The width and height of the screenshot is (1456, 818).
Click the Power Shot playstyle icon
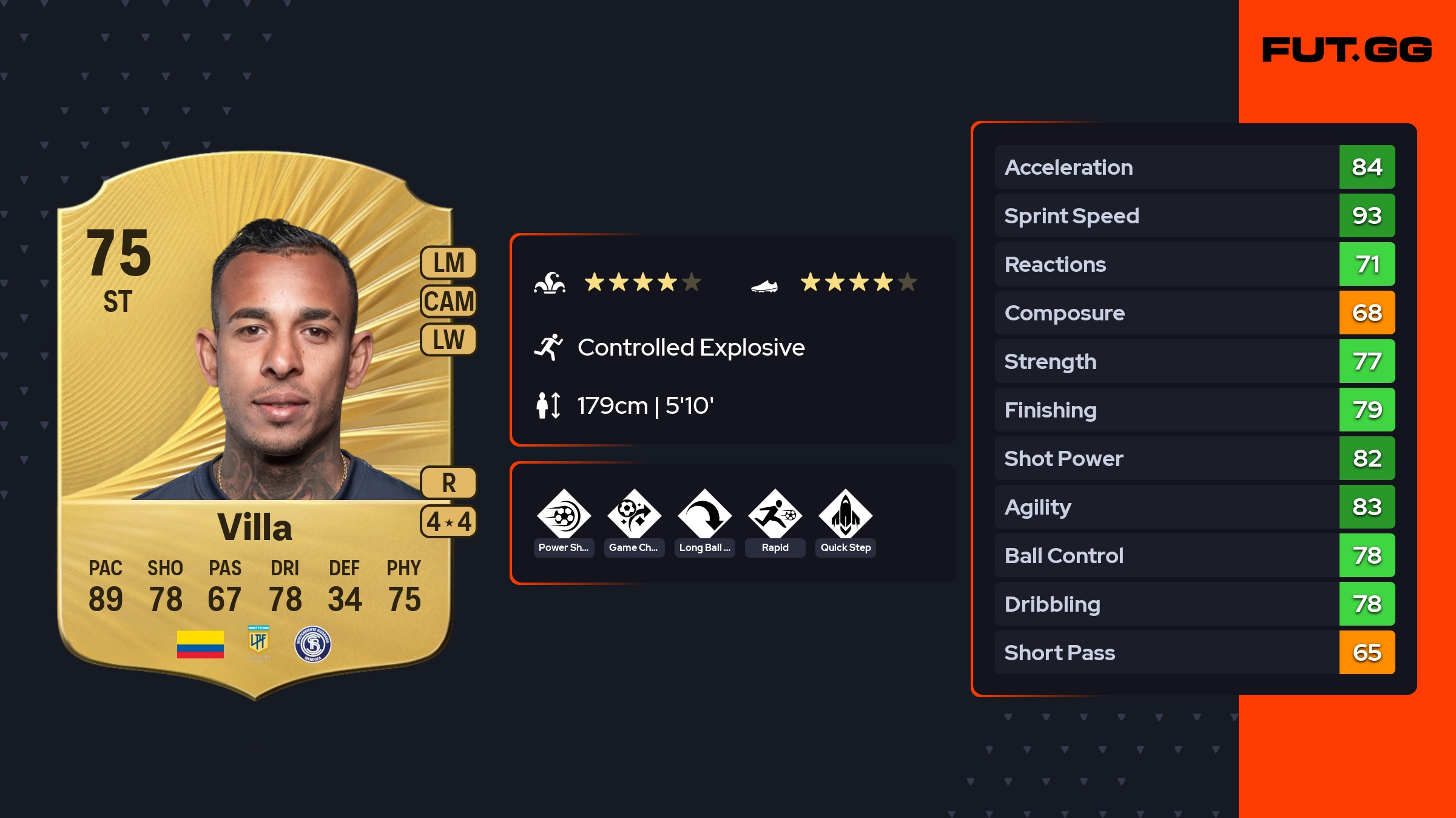click(564, 516)
